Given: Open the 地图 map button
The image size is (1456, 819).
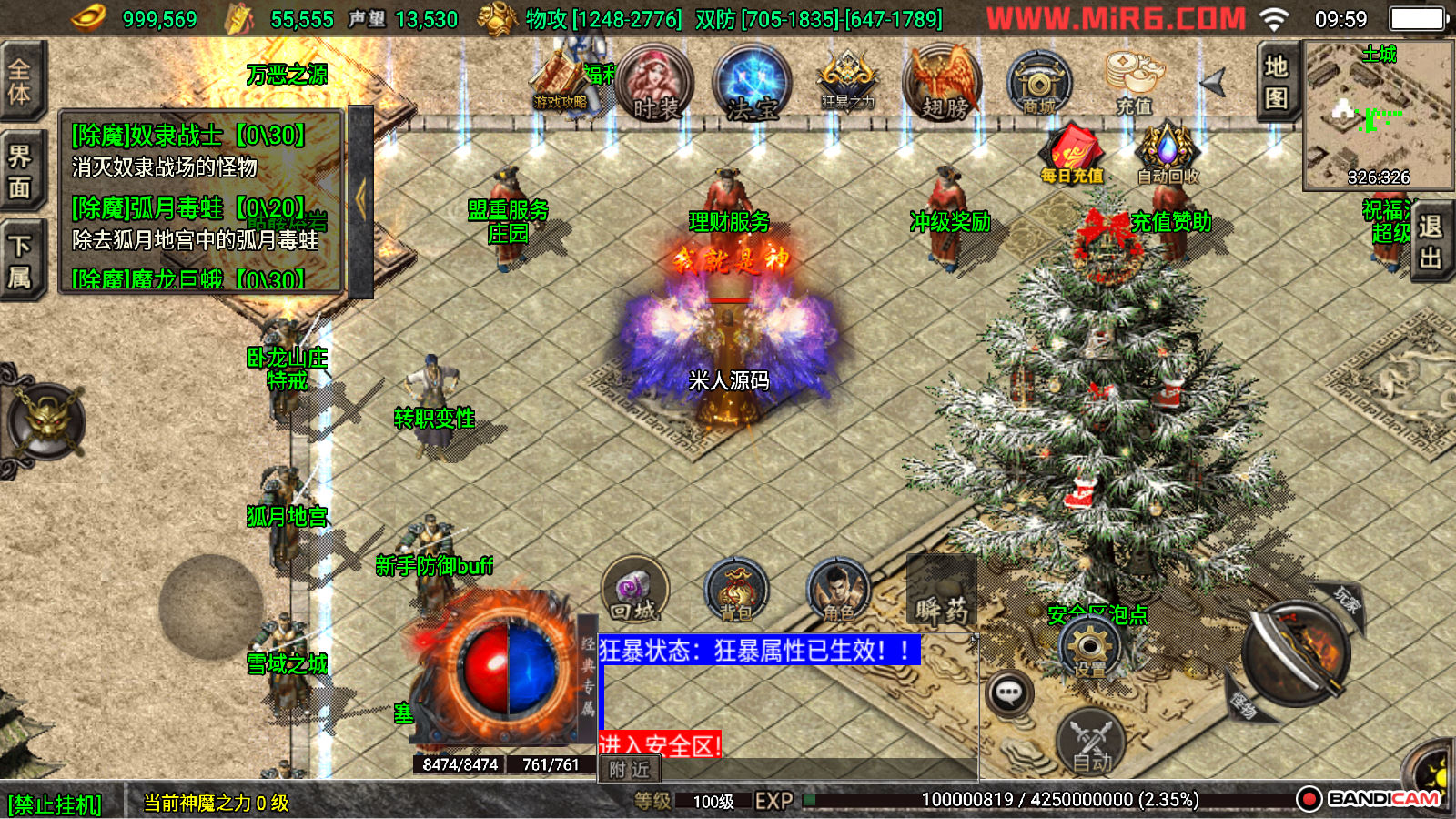Looking at the screenshot, I should 1276,81.
